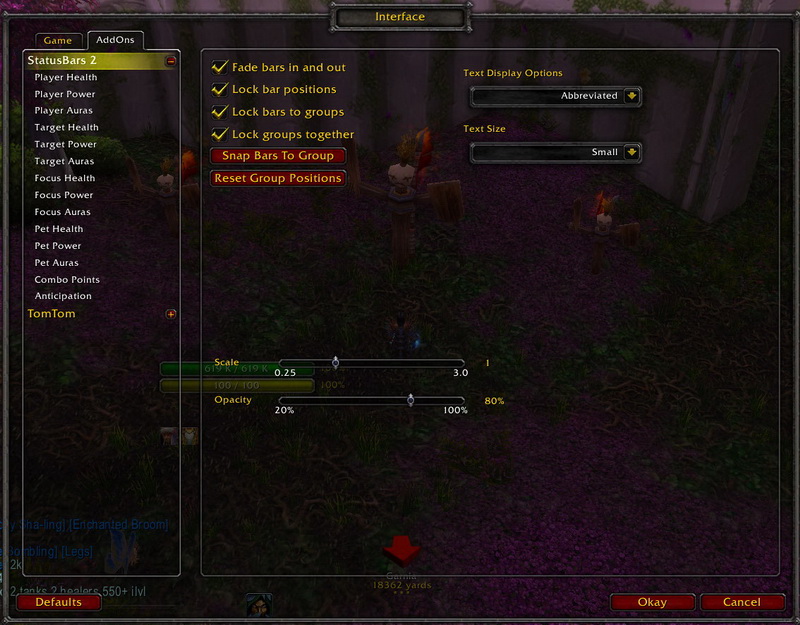Reset Group Positions

click(278, 178)
